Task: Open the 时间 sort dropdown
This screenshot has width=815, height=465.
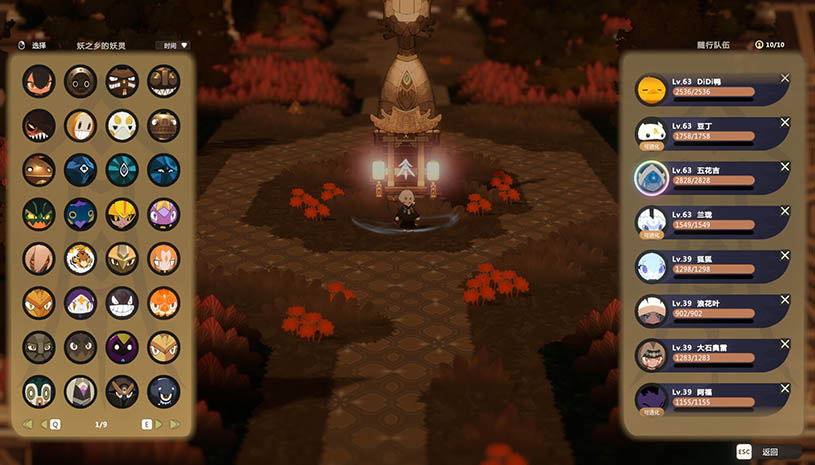Action: click(x=172, y=45)
